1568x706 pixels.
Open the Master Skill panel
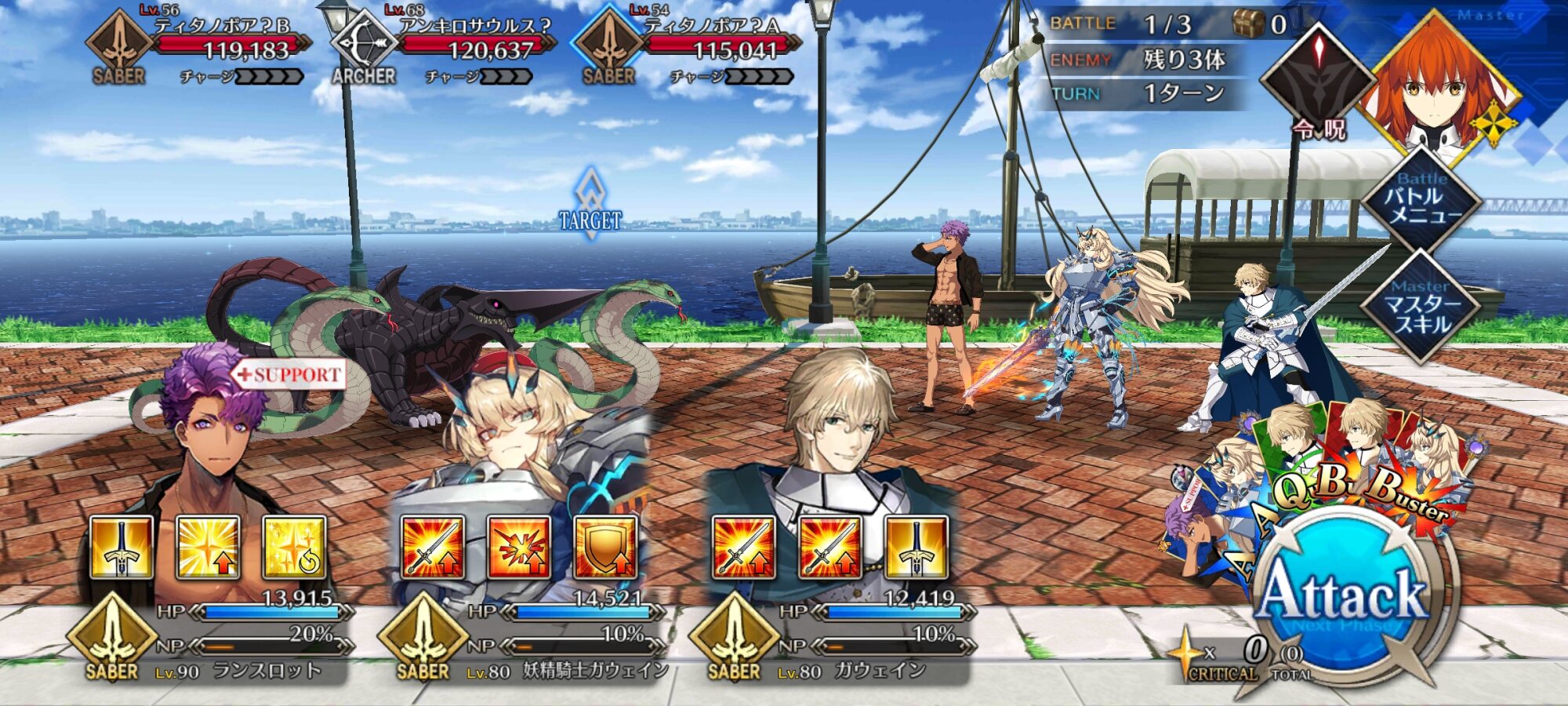pos(1421,306)
